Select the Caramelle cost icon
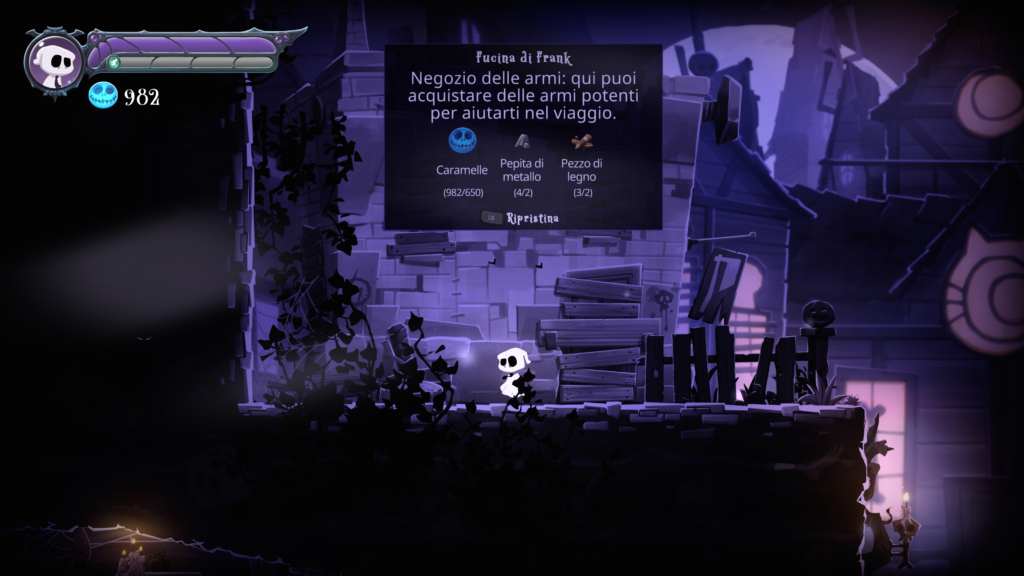Viewport: 1024px width, 576px height. [x=462, y=140]
